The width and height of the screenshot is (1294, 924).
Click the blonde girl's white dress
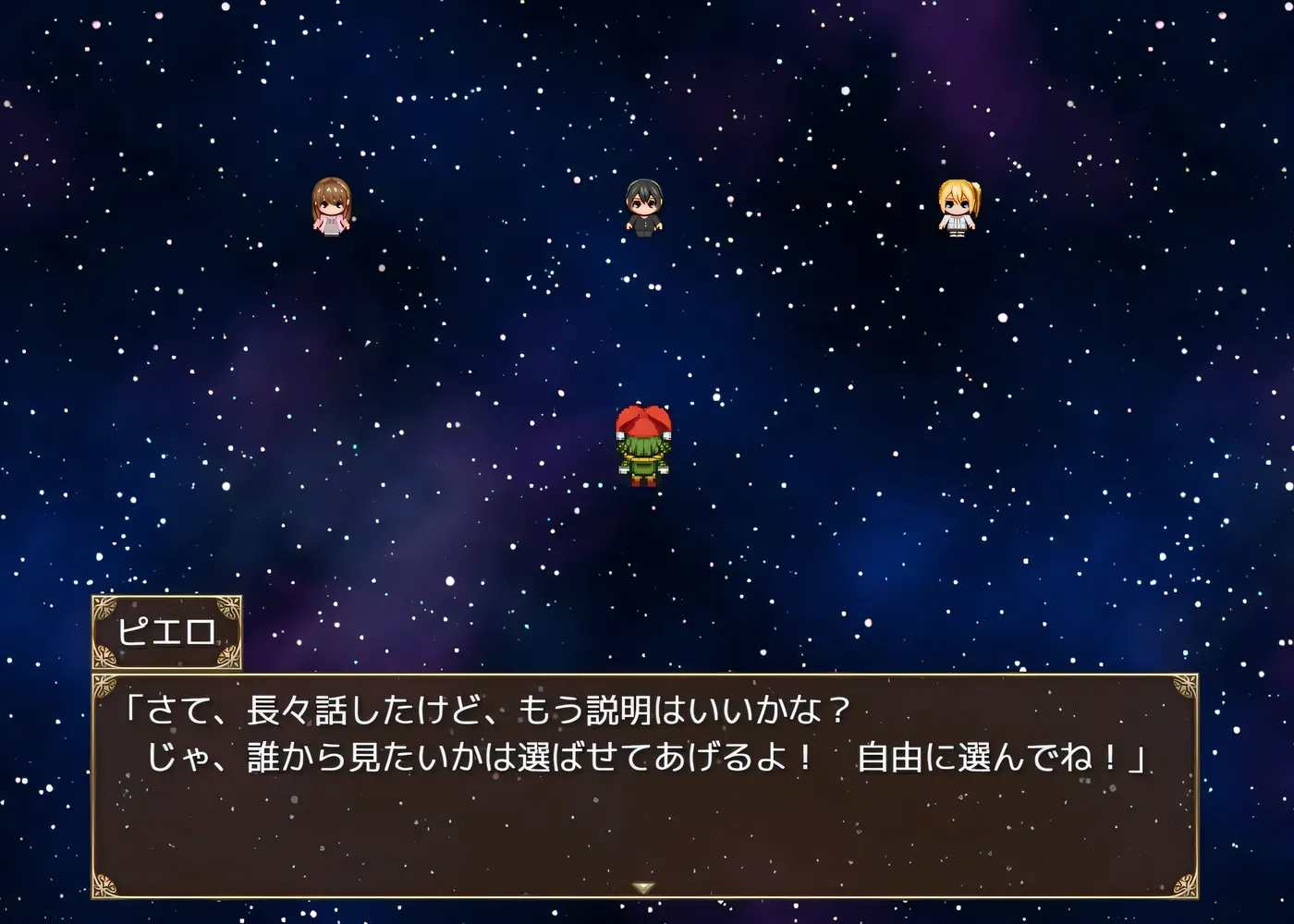pos(958,224)
